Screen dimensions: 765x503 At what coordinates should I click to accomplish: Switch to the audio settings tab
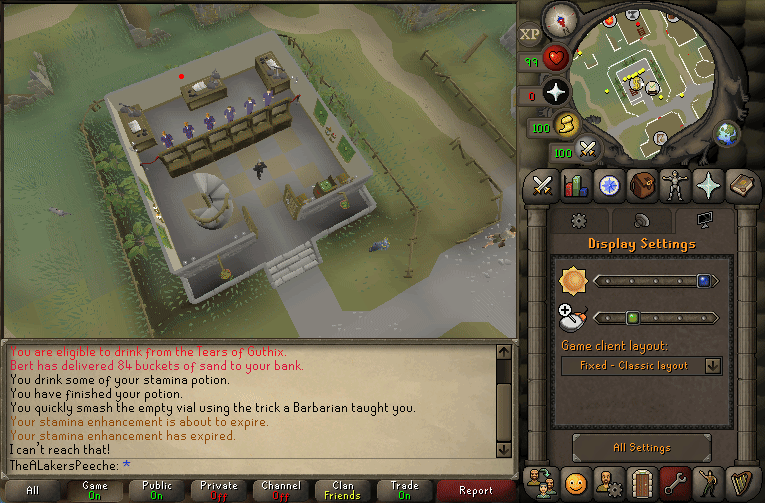click(641, 221)
